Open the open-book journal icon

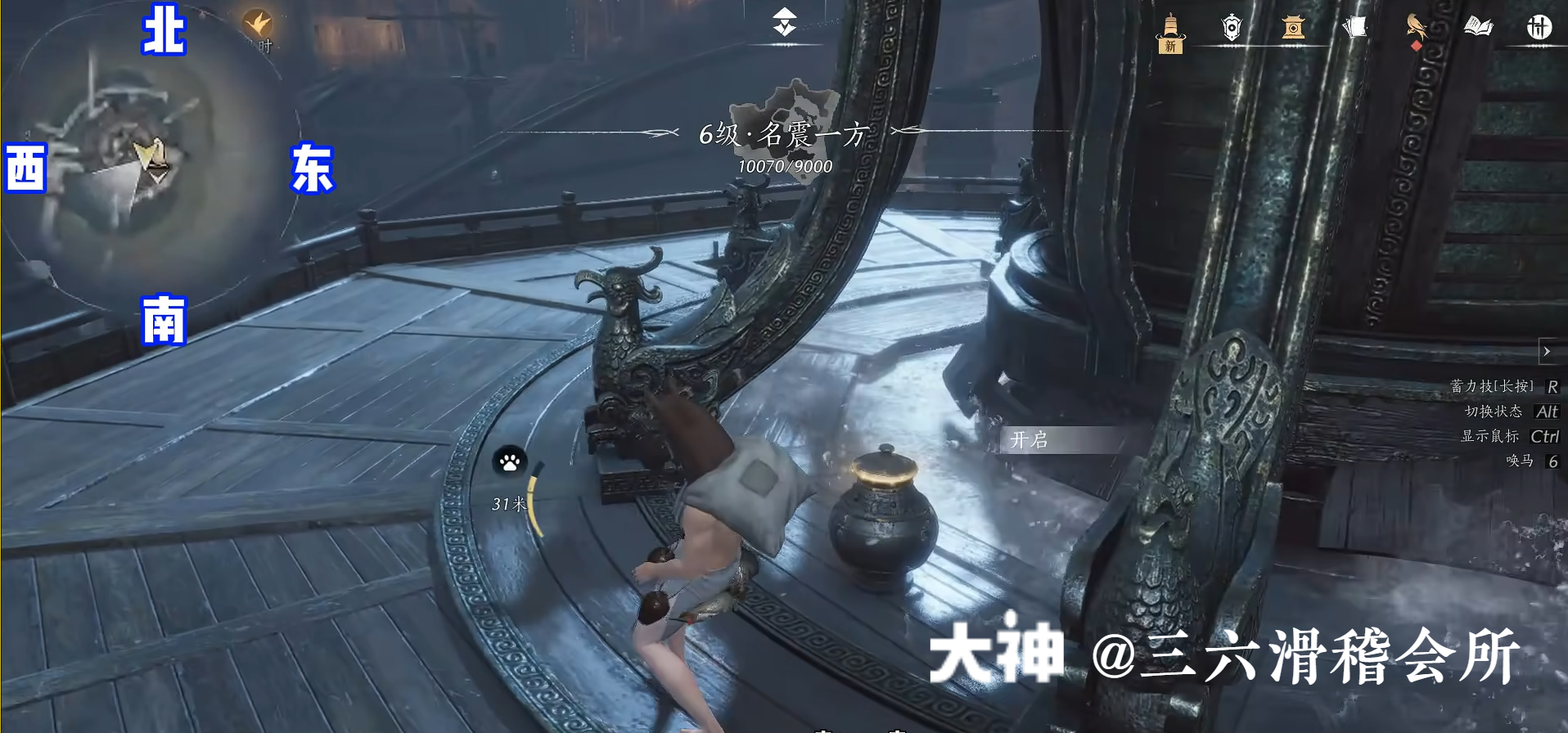point(1478,28)
